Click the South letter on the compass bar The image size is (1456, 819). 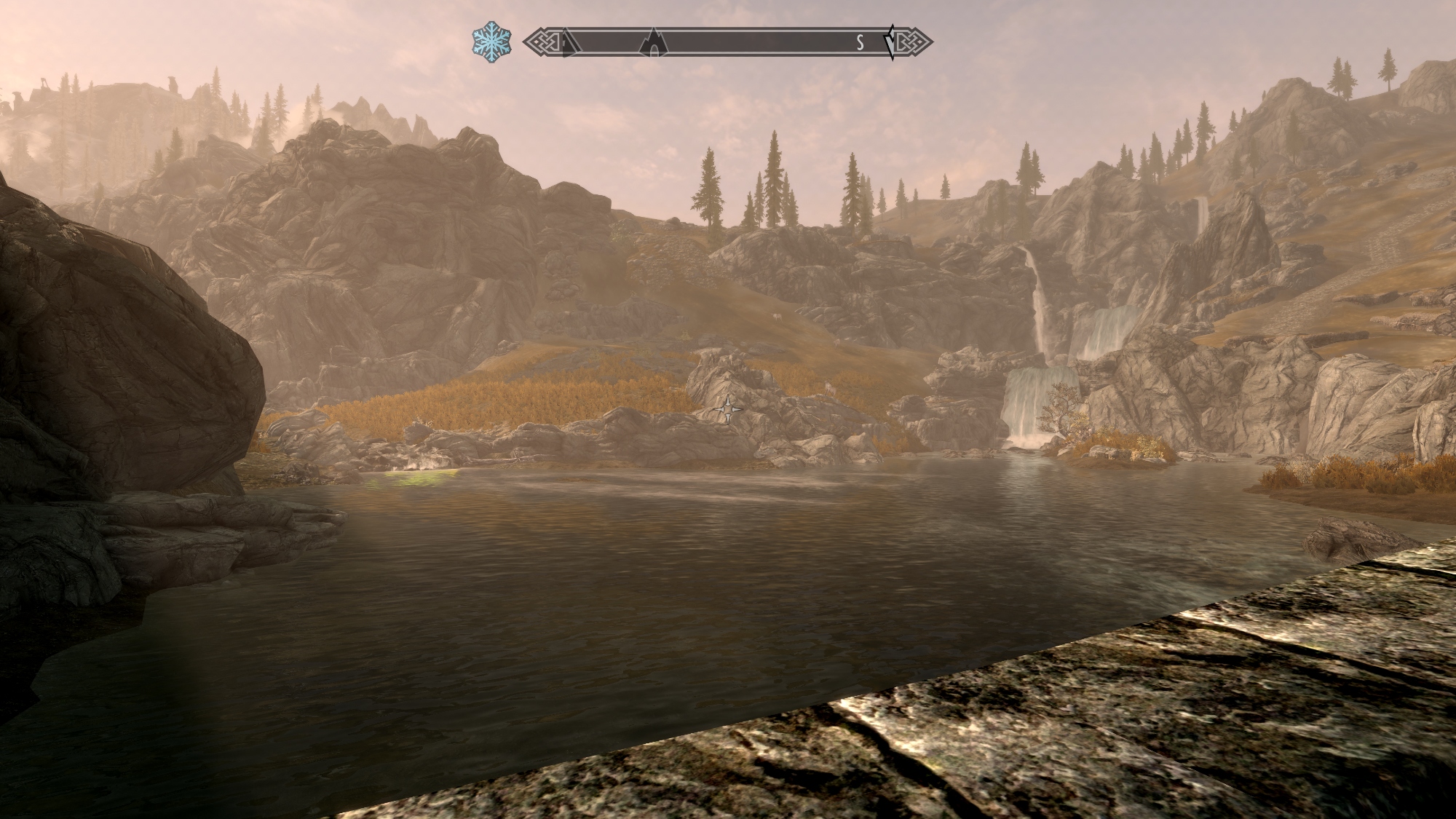point(860,43)
